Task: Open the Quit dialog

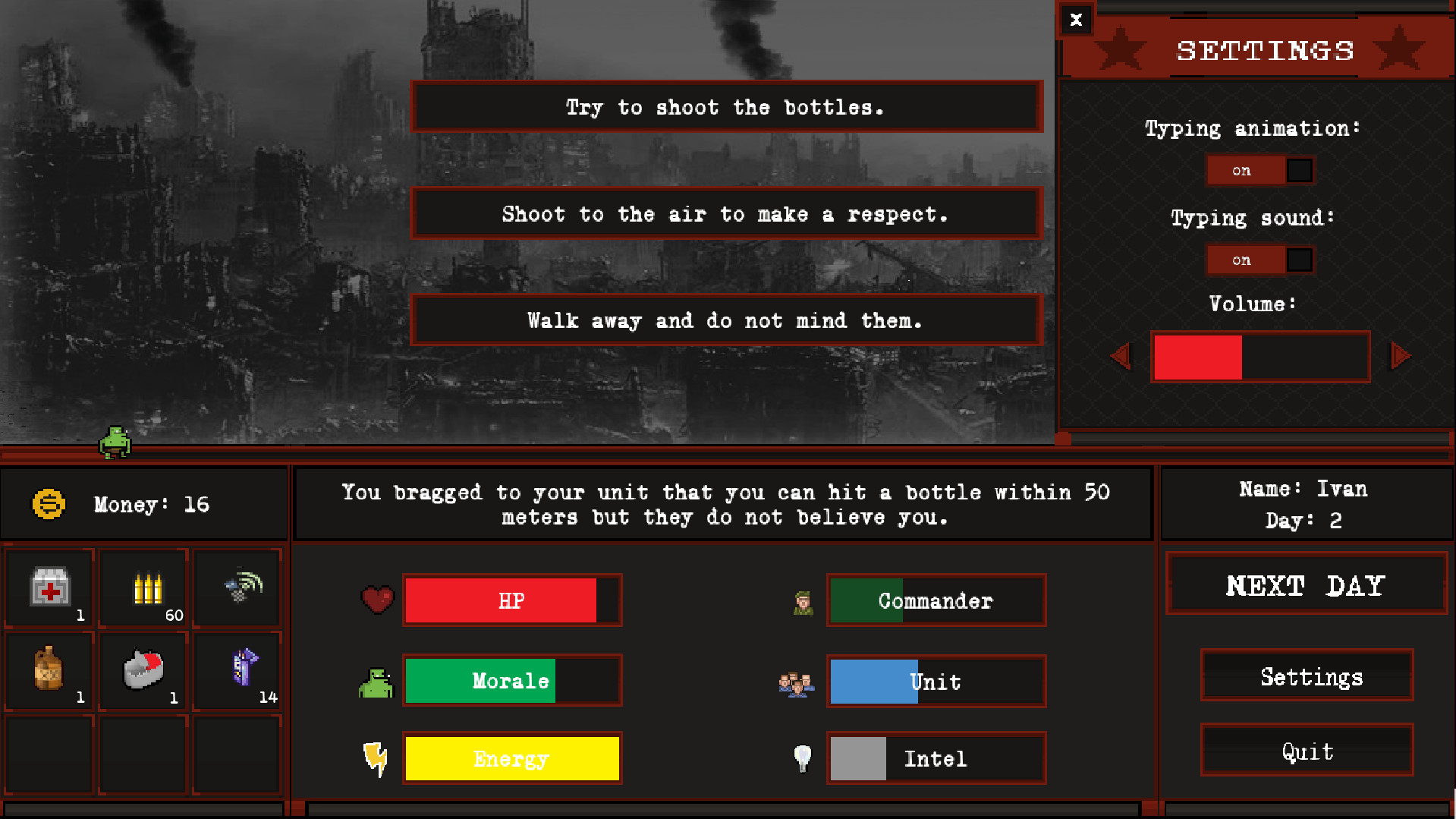Action: pyautogui.click(x=1306, y=751)
